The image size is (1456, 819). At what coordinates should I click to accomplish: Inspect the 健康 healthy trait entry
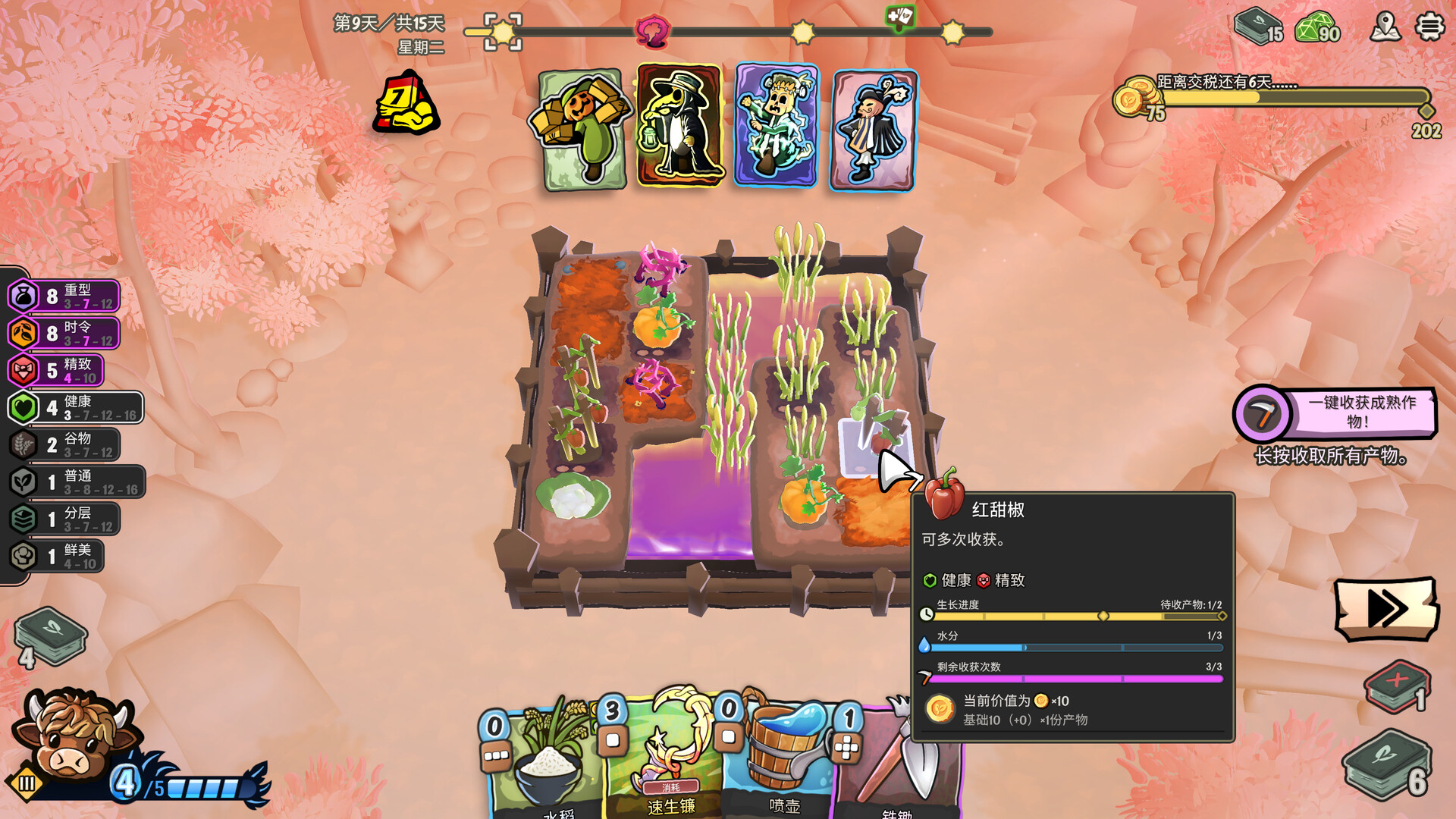coord(76,407)
